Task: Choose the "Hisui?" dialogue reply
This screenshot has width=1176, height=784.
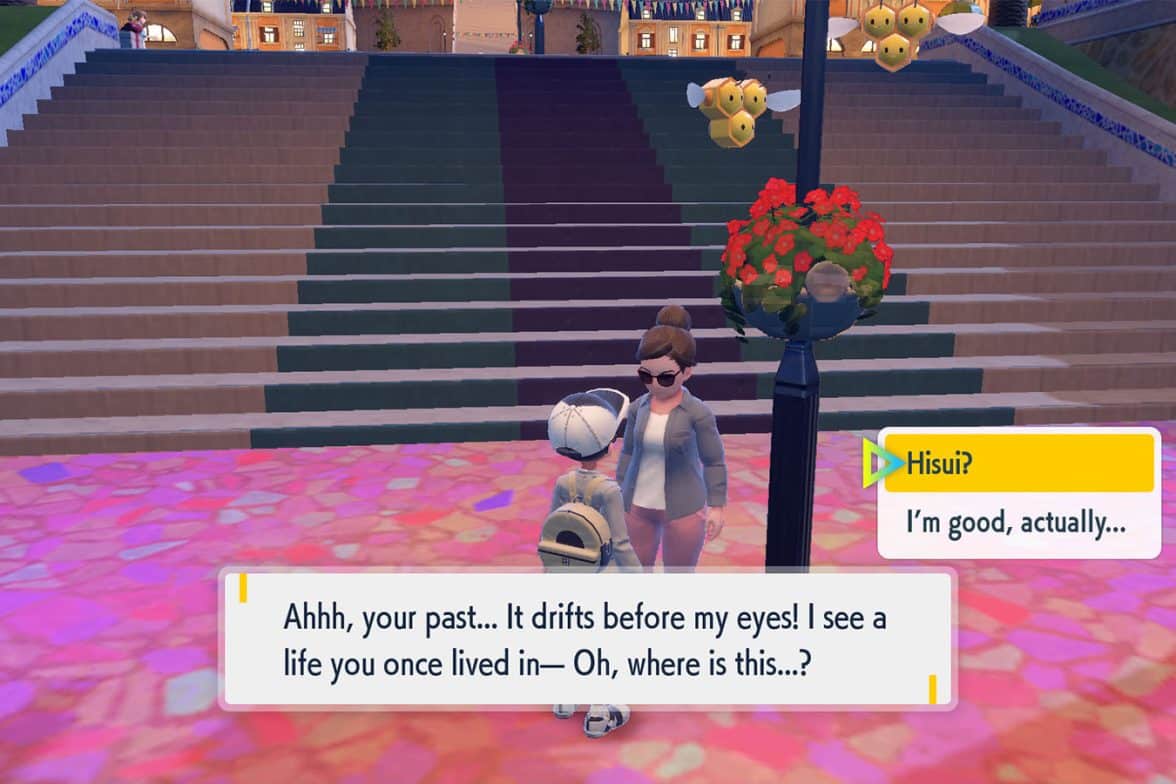Action: (1018, 463)
